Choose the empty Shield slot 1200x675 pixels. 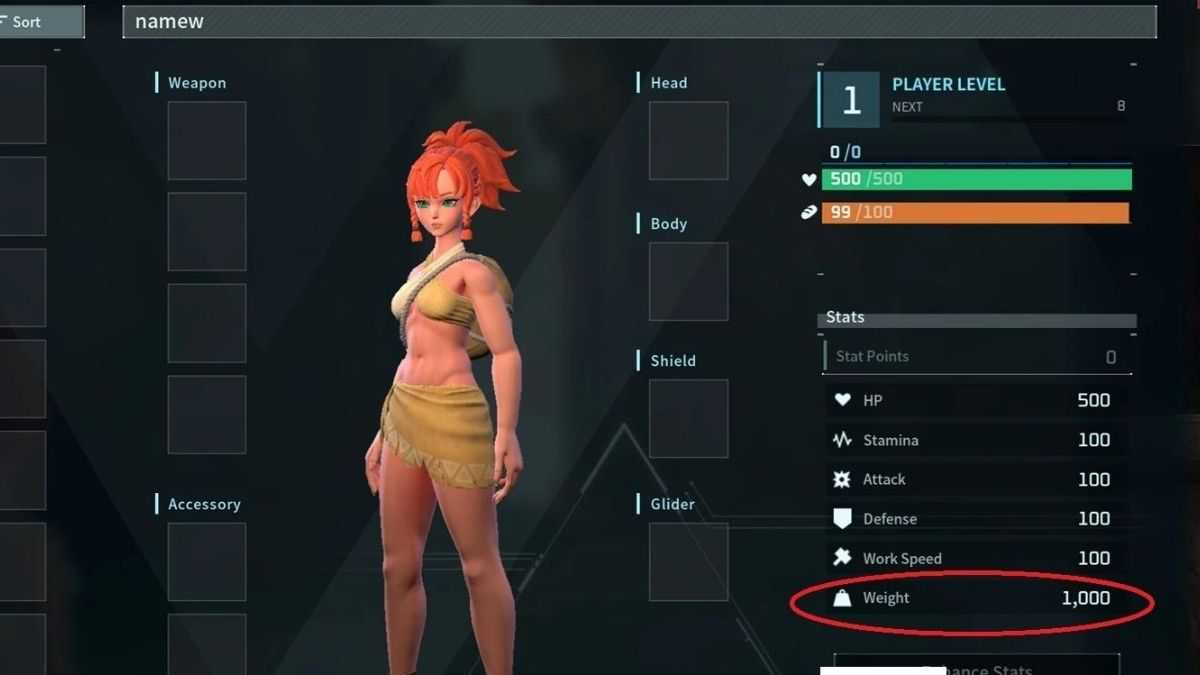pyautogui.click(x=688, y=418)
